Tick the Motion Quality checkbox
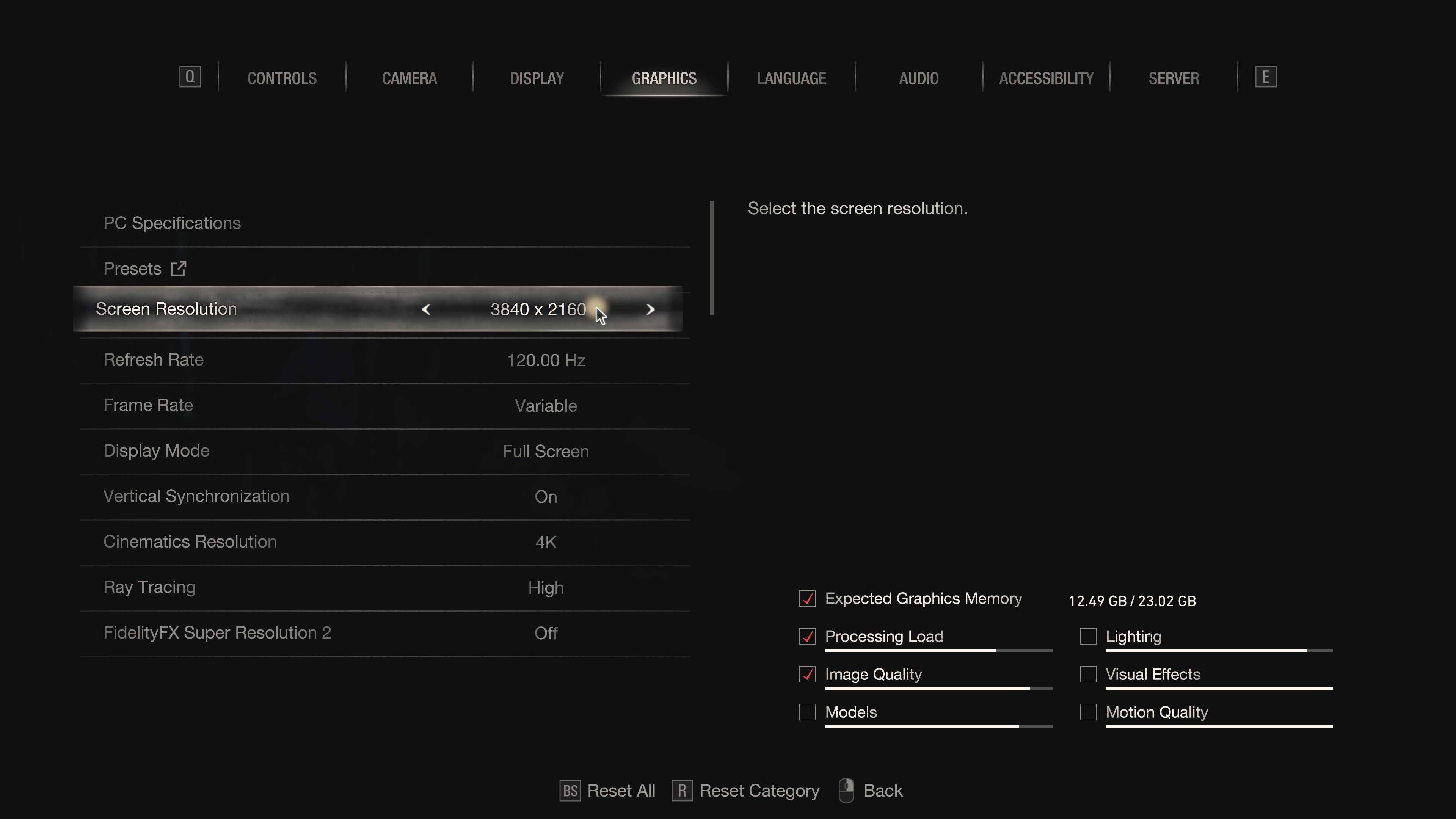Screen dimensions: 1456x819 [1087, 712]
